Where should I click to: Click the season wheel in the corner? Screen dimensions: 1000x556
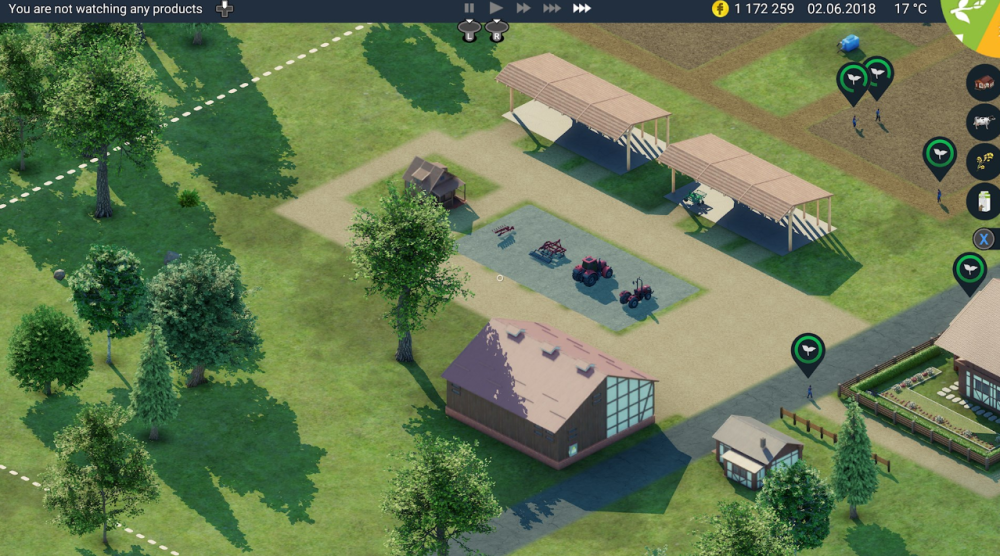(975, 20)
